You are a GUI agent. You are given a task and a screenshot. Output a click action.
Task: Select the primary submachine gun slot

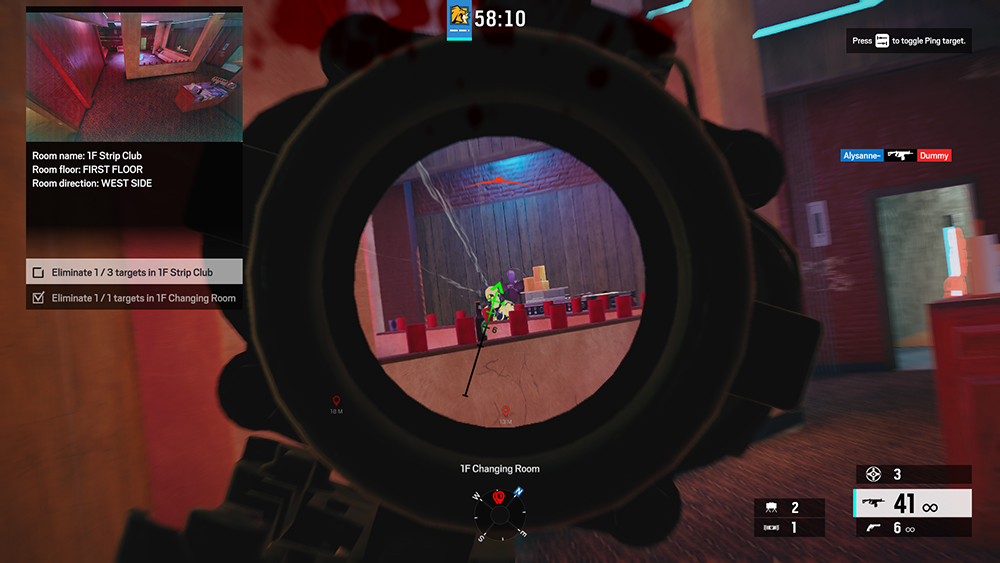(912, 505)
